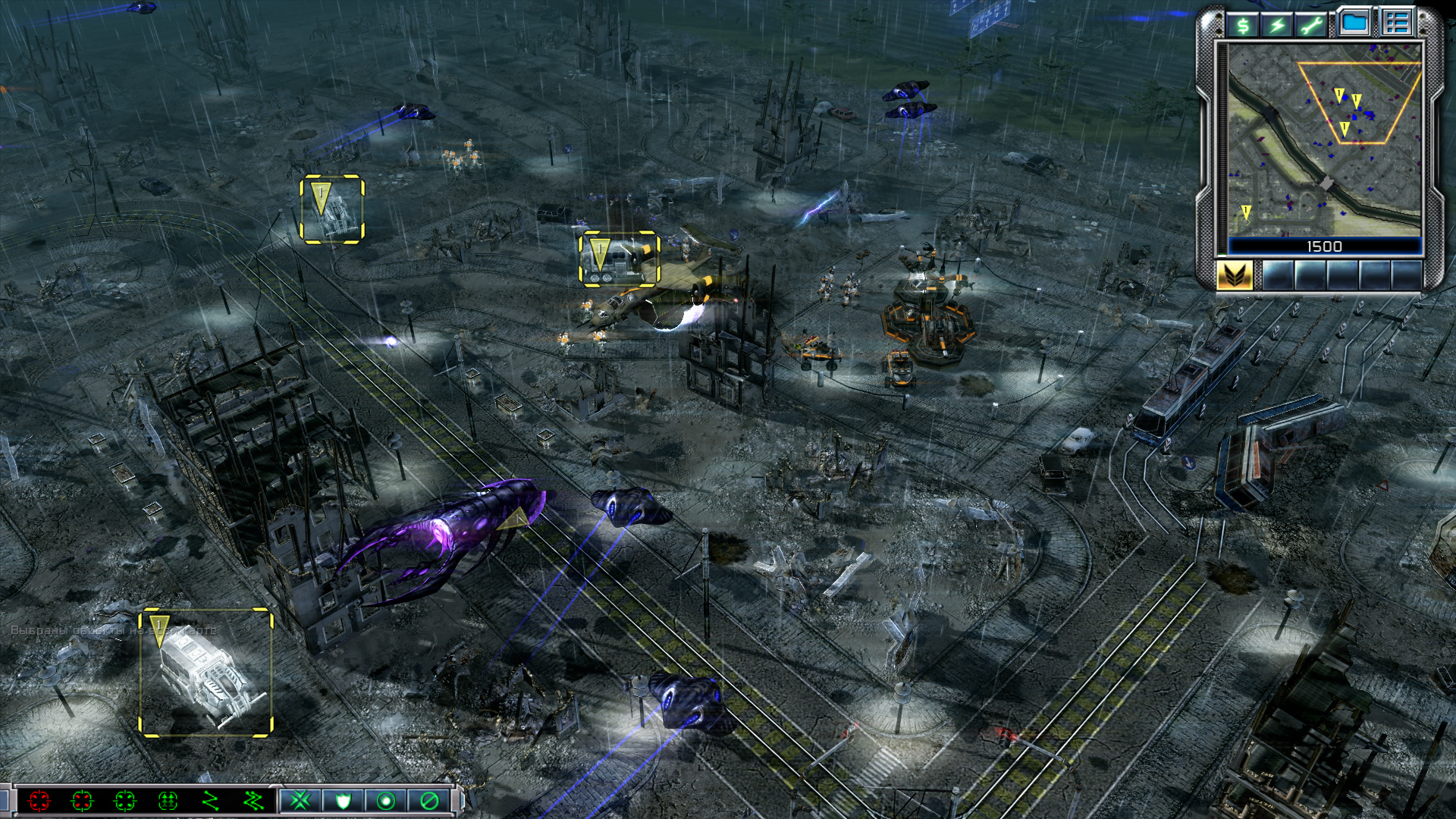Image resolution: width=1456 pixels, height=819 pixels.
Task: Select the gold chevron rank tab
Action: [x=1235, y=275]
